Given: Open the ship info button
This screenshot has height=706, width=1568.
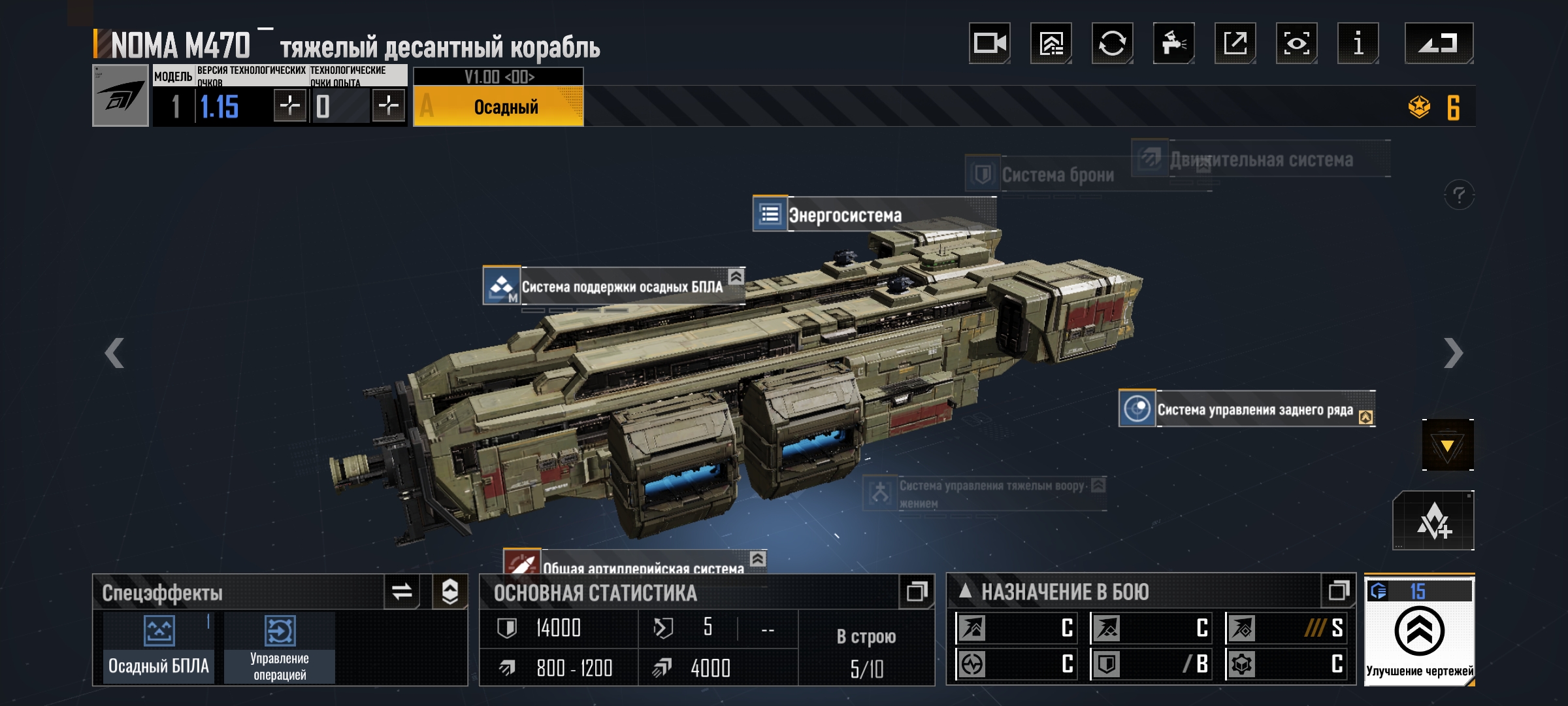Looking at the screenshot, I should coord(1358,43).
